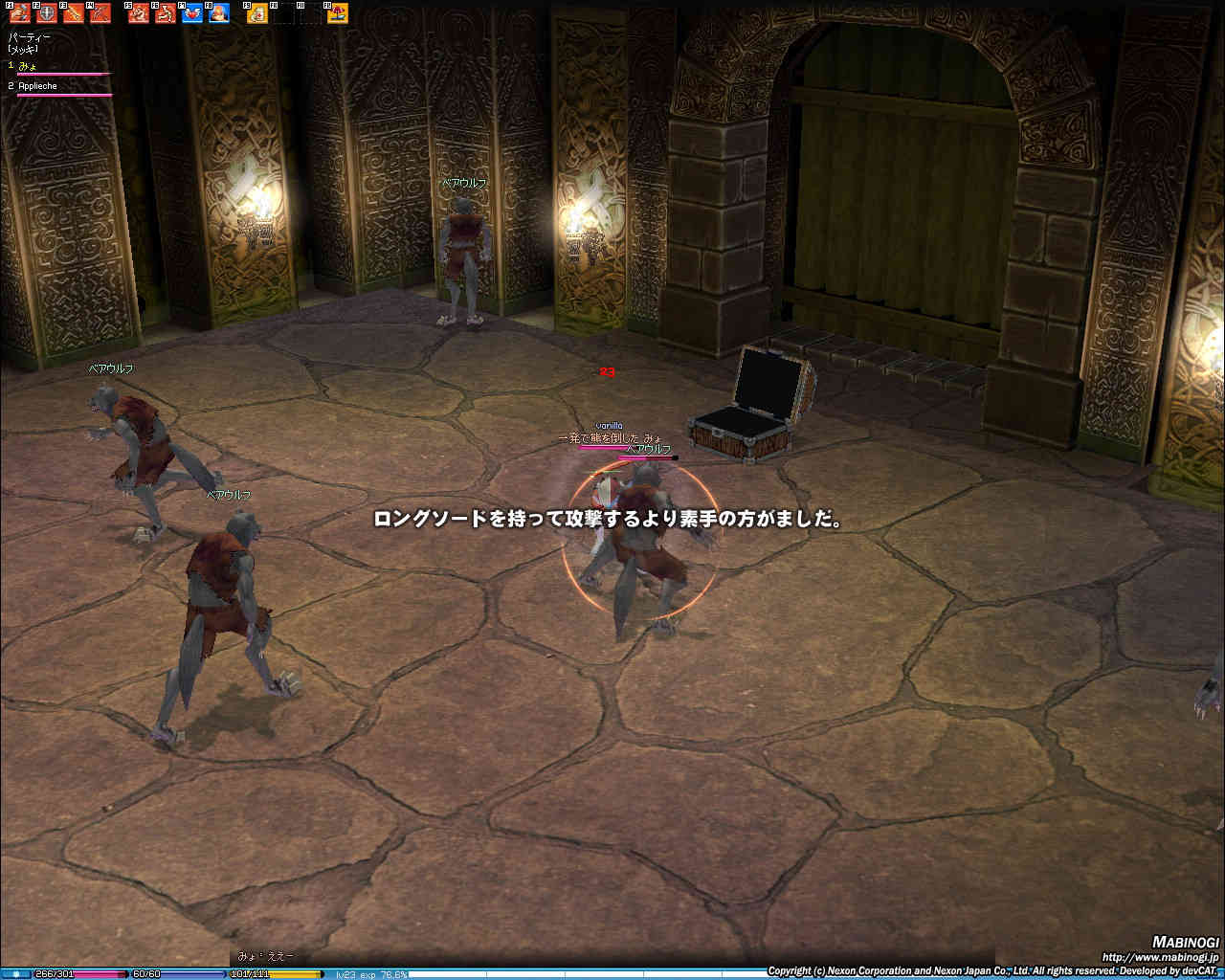Image resolution: width=1225 pixels, height=980 pixels.
Task: Select the F3 sword skill icon
Action: 74,13
